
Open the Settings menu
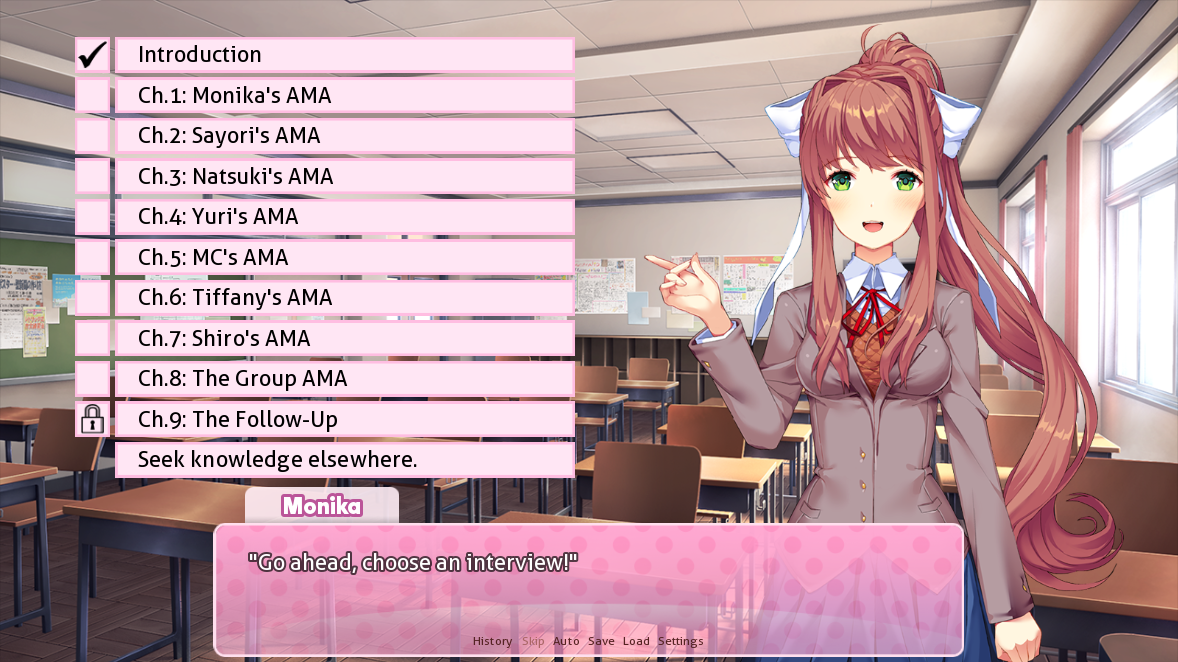pos(680,641)
